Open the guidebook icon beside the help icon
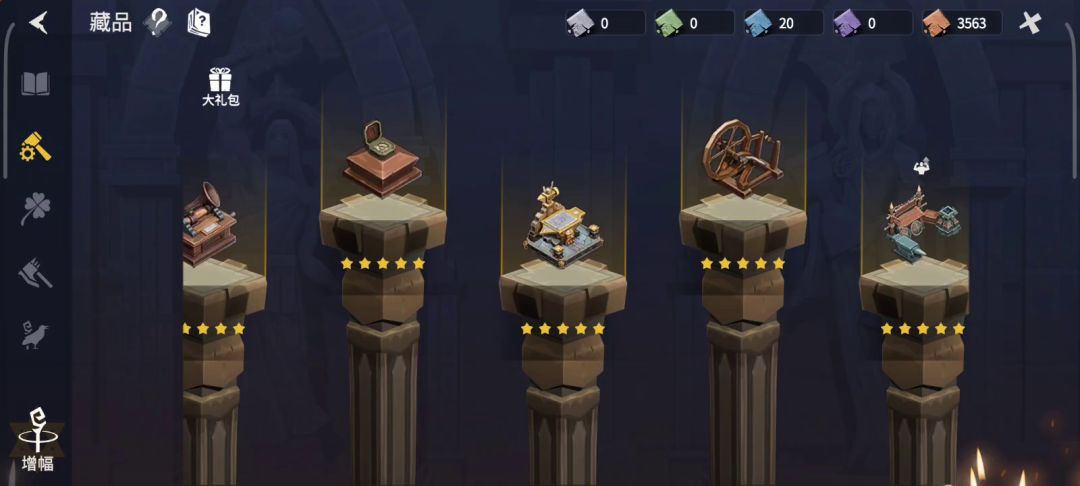The image size is (1080, 486). (199, 22)
